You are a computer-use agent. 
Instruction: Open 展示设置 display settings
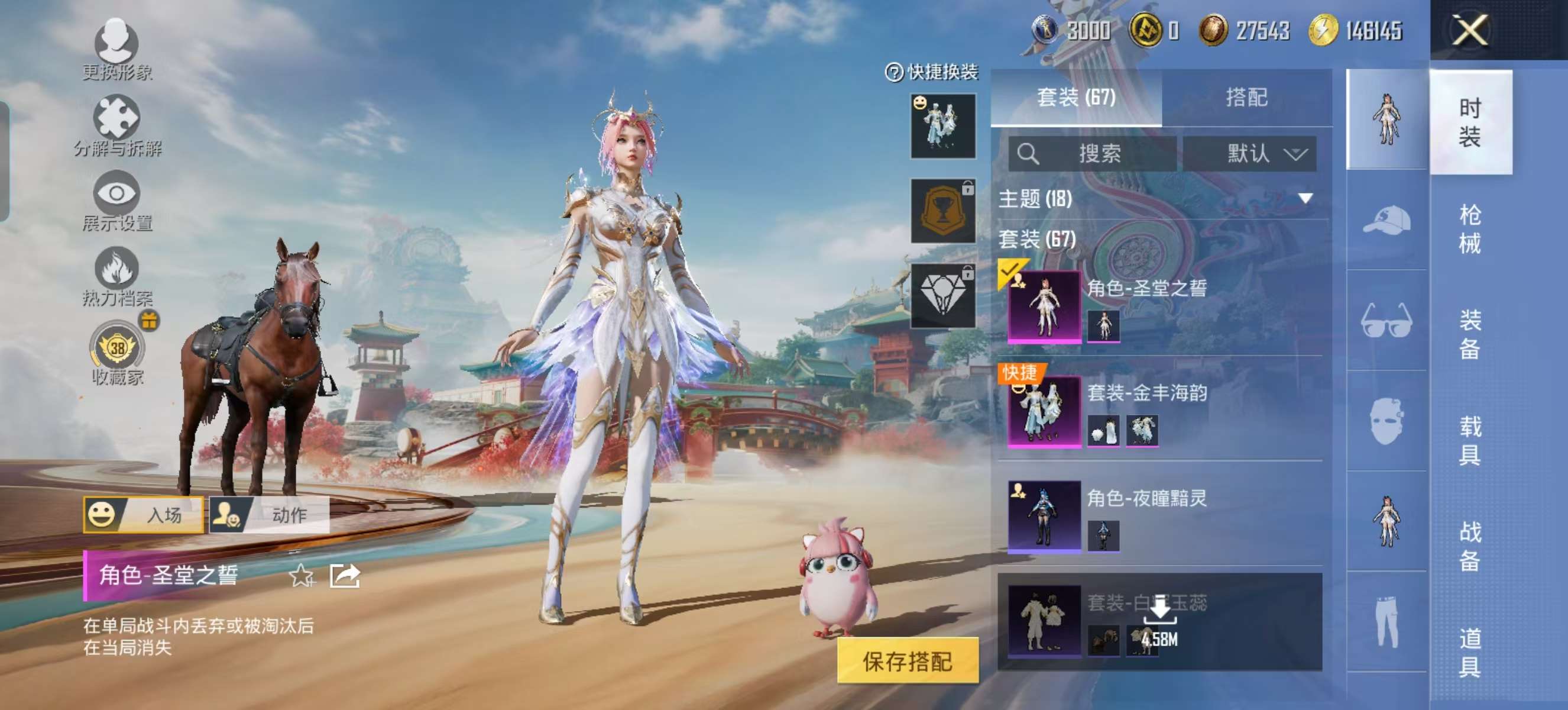pos(117,202)
